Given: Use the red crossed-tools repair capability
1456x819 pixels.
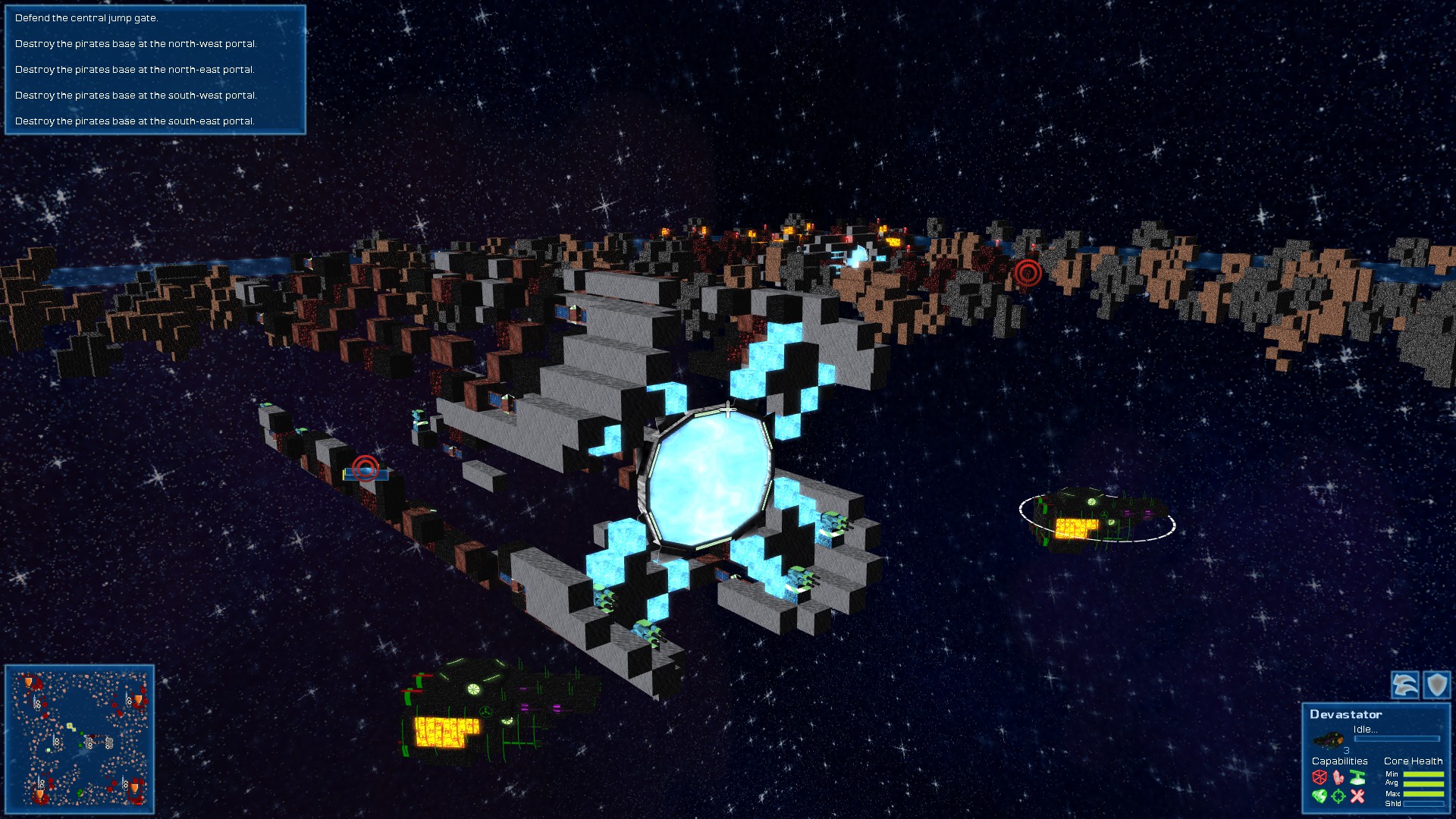Looking at the screenshot, I should coord(1357,796).
